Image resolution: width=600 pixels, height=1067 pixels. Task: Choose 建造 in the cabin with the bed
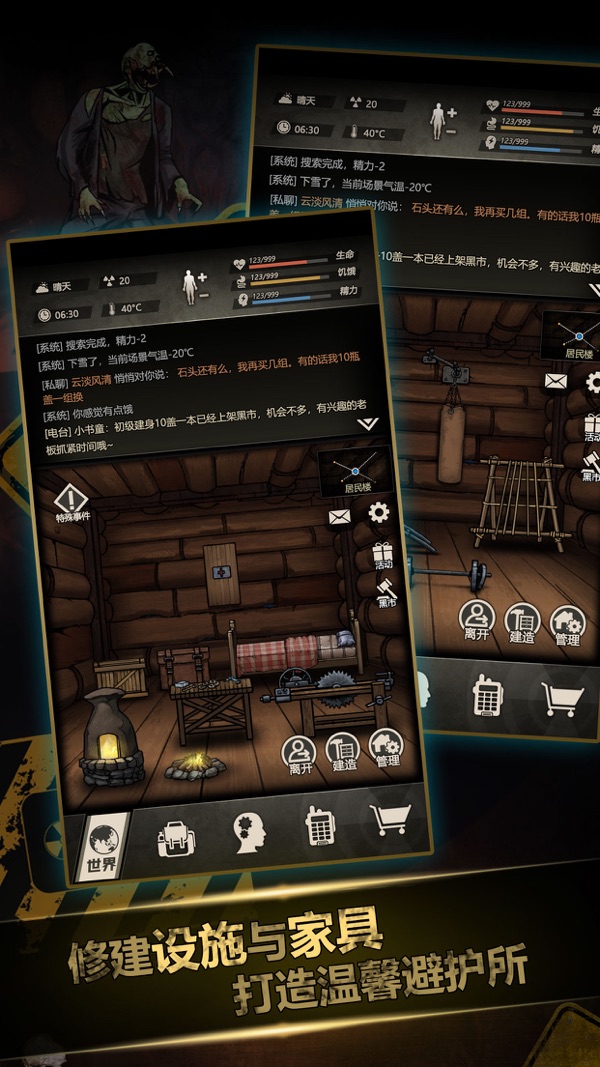point(343,750)
